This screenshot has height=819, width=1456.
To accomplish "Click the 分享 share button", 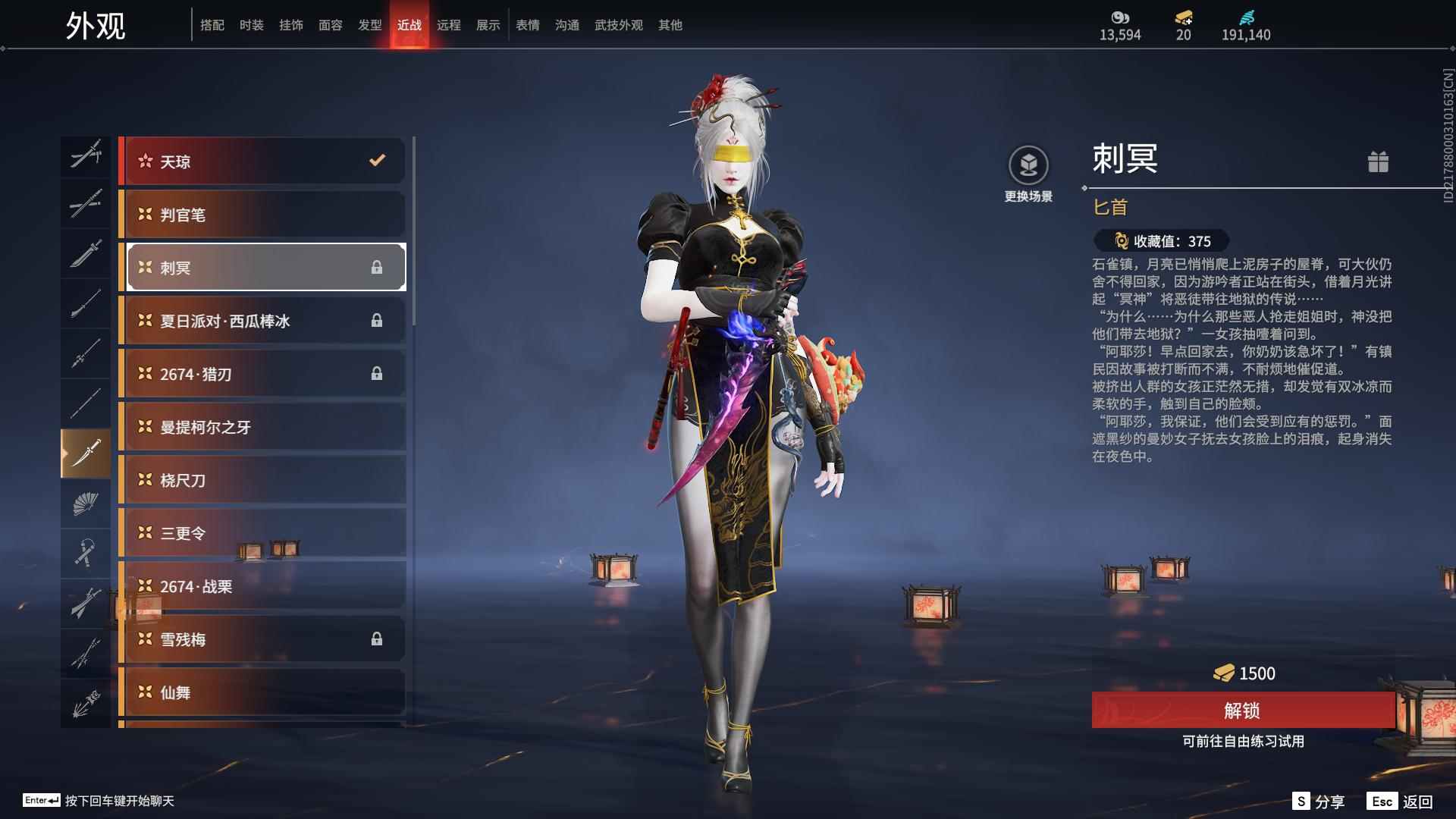I will click(x=1319, y=802).
